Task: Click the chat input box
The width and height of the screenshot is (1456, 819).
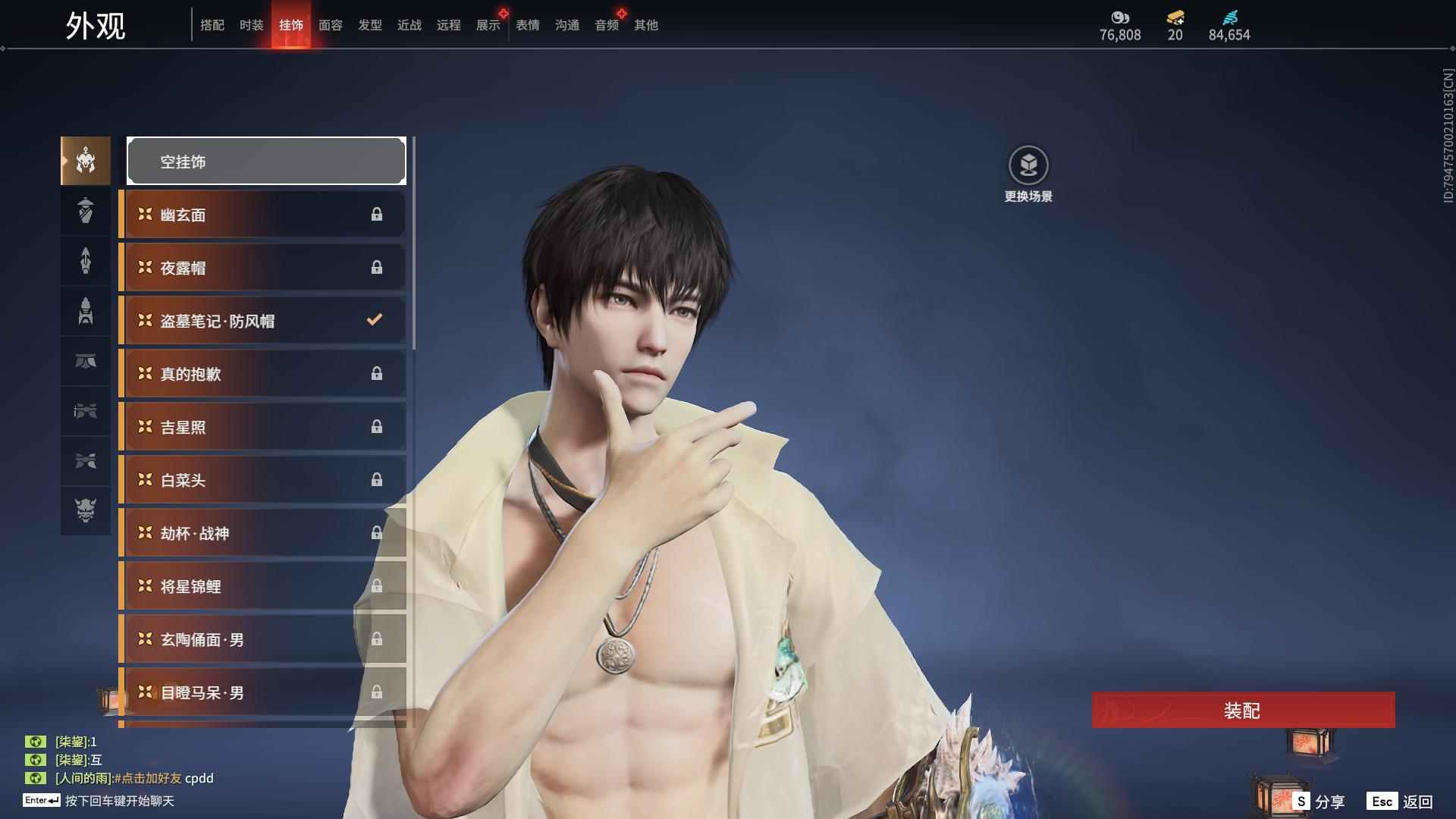Action: [119, 801]
